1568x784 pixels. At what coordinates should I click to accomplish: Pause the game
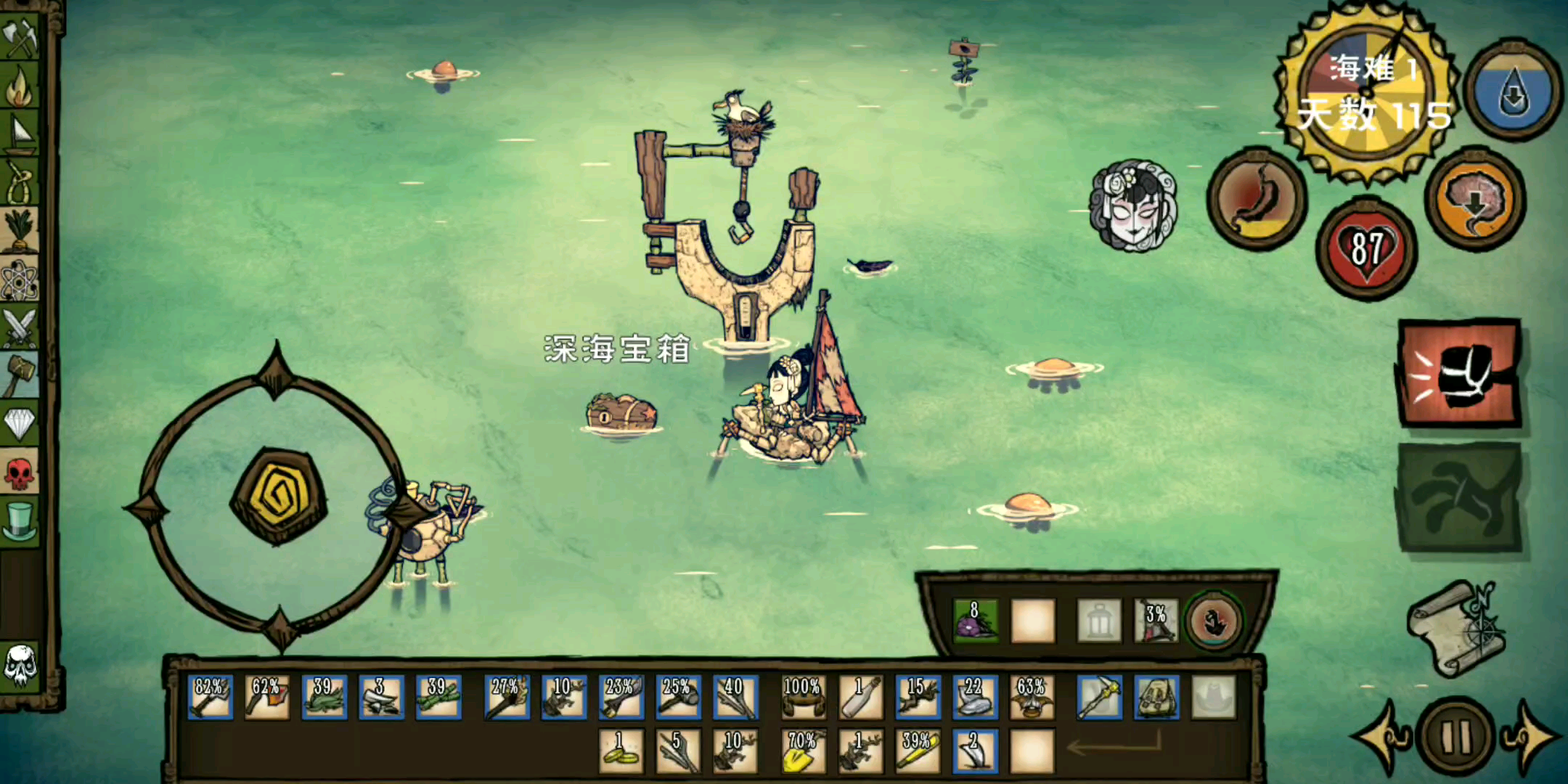[1455, 736]
